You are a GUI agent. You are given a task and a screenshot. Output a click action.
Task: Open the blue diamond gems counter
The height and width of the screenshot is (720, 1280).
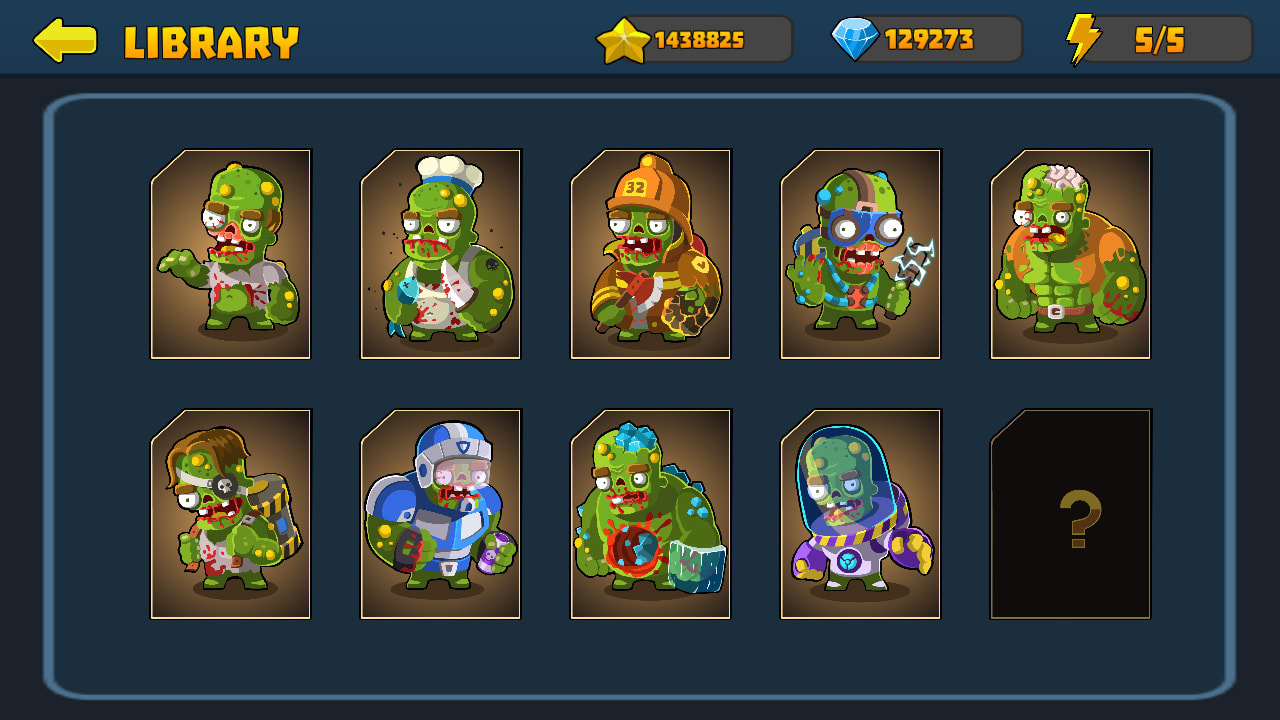point(926,40)
